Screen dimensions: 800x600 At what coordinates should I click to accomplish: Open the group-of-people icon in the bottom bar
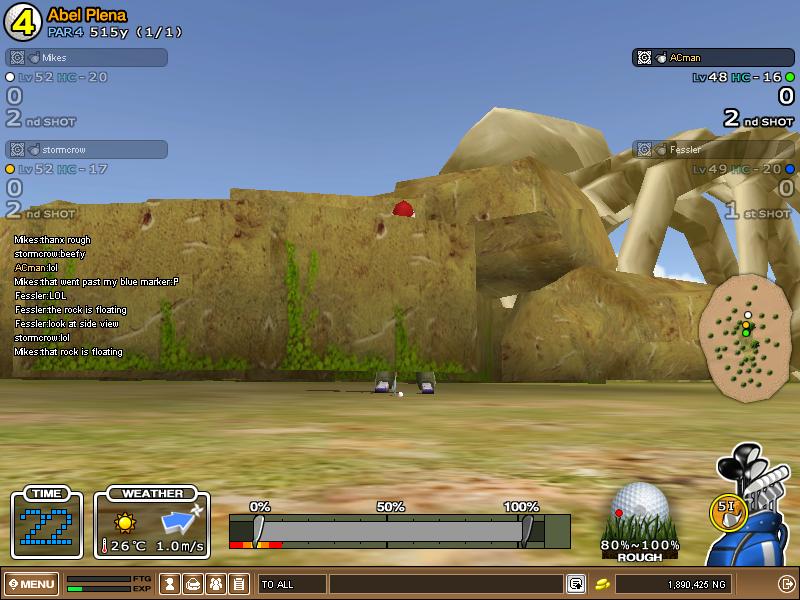click(x=215, y=584)
